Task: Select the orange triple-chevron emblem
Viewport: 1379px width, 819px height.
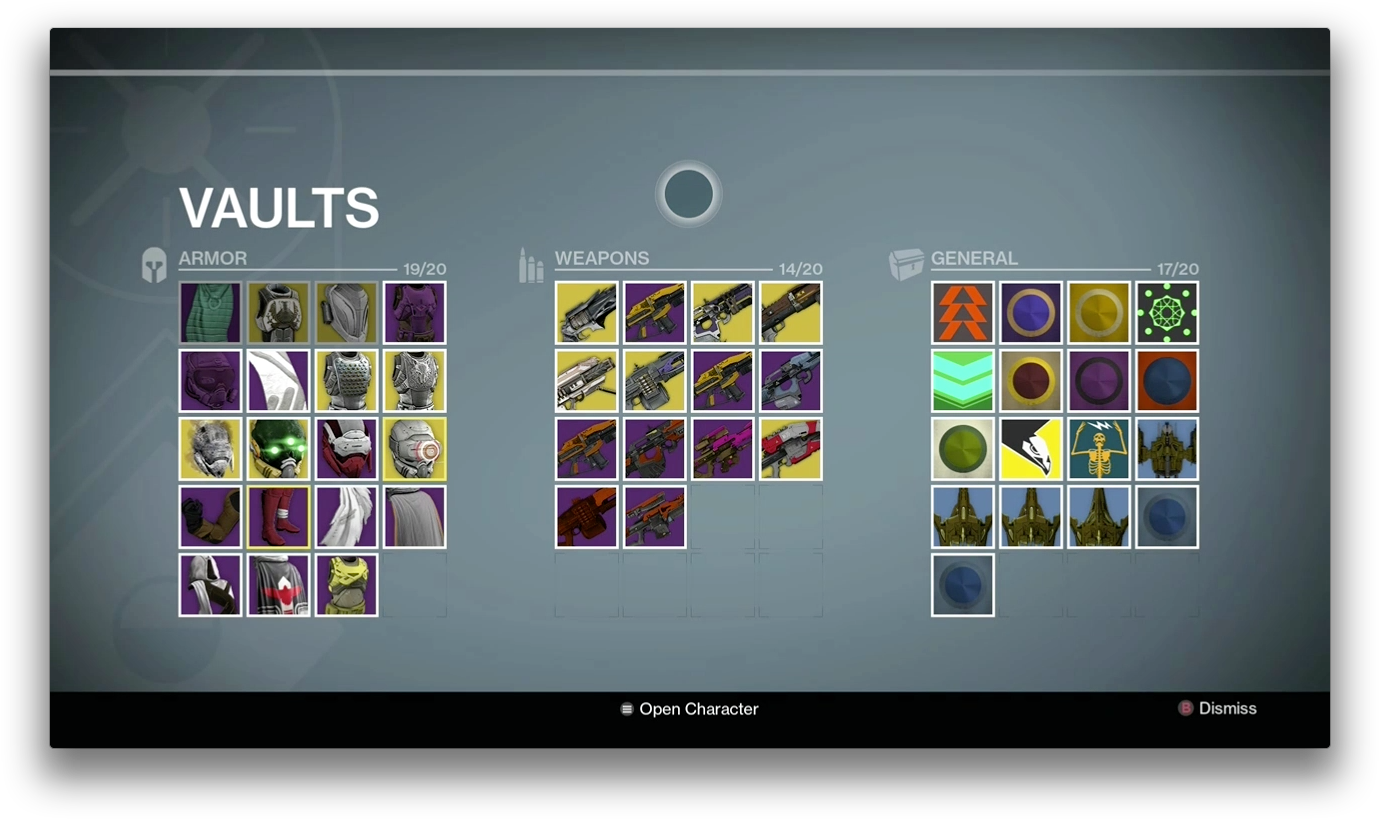Action: (x=962, y=313)
